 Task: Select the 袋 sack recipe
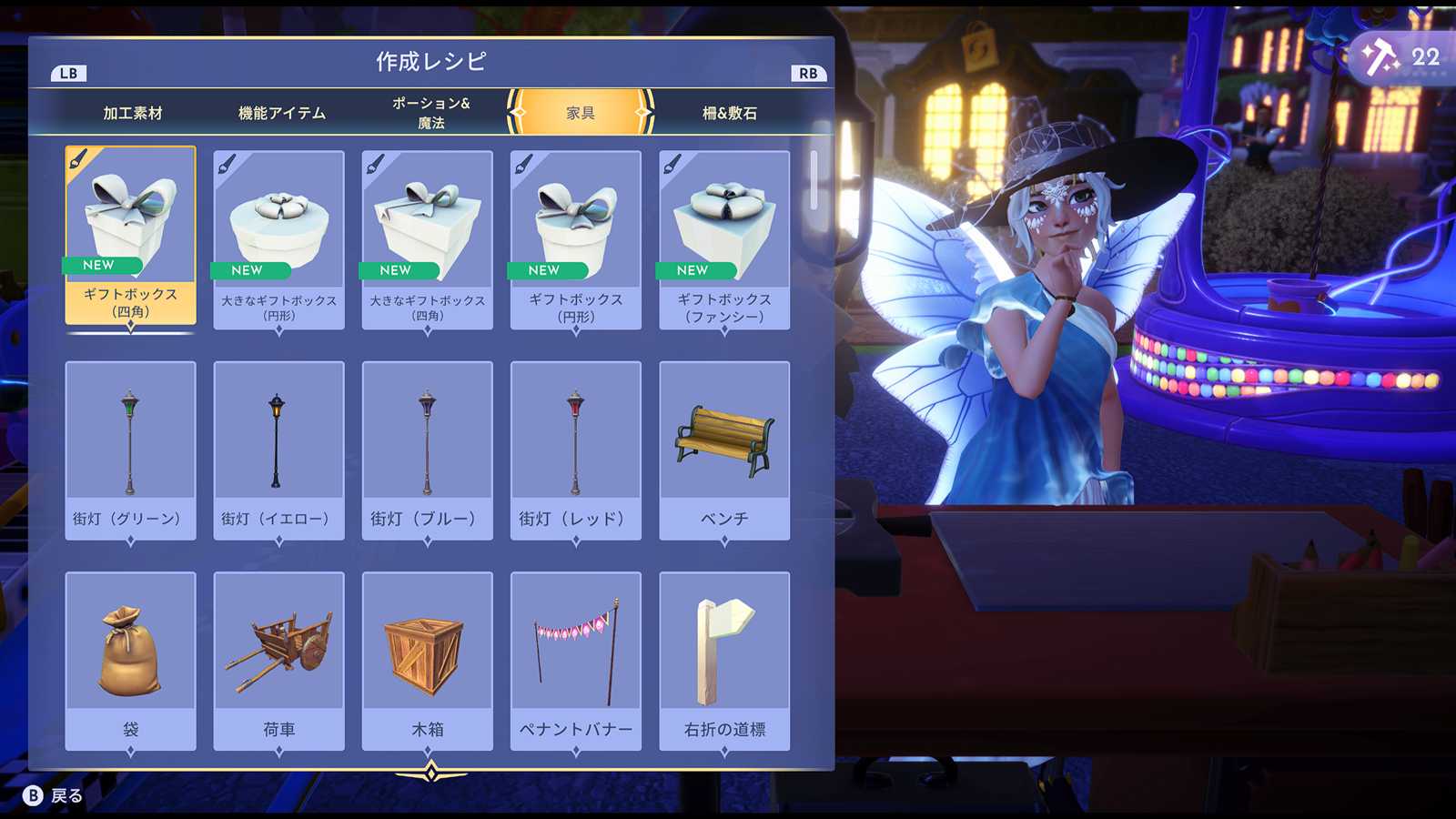tap(131, 660)
